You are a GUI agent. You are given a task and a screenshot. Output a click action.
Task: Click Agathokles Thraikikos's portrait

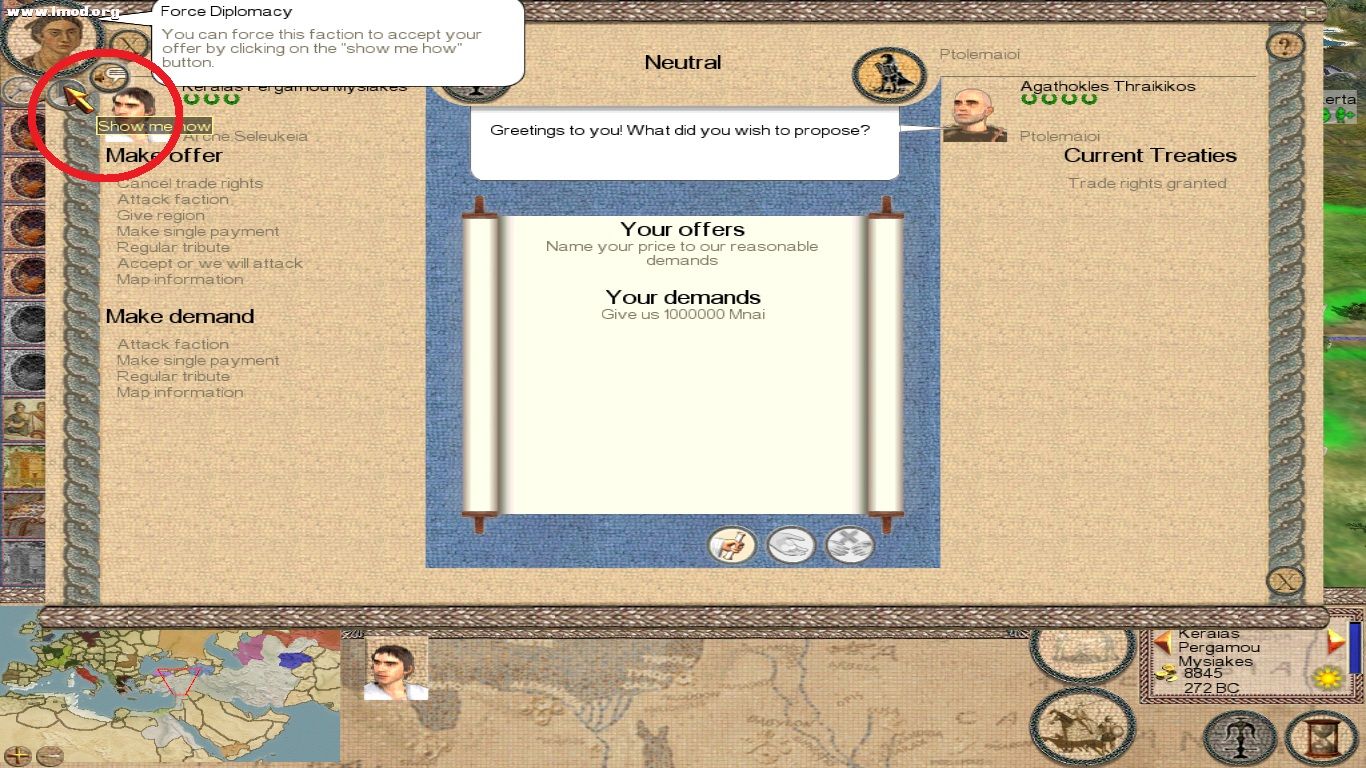[x=974, y=110]
